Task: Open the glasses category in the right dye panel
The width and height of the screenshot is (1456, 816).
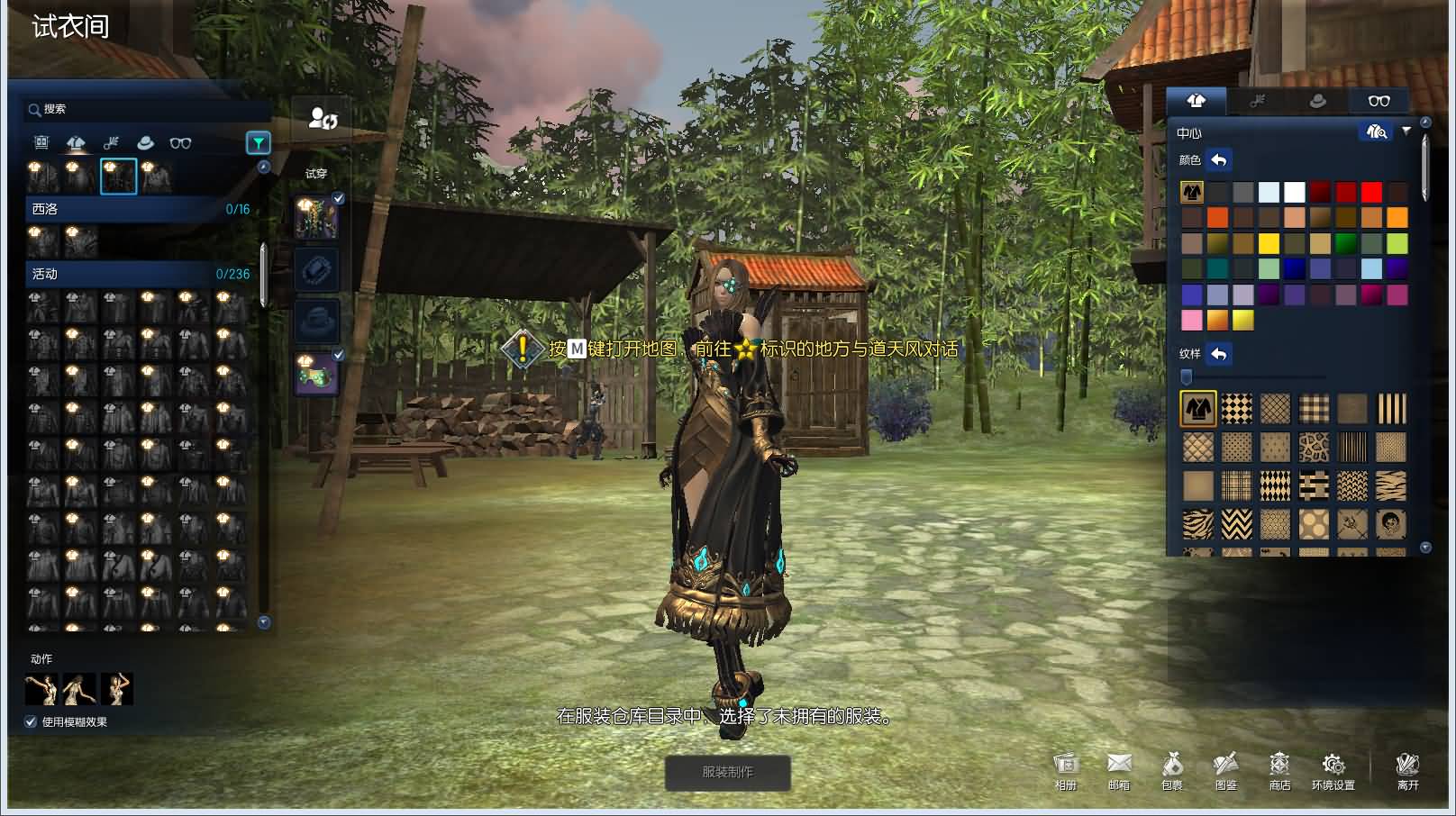Action: click(x=1379, y=101)
